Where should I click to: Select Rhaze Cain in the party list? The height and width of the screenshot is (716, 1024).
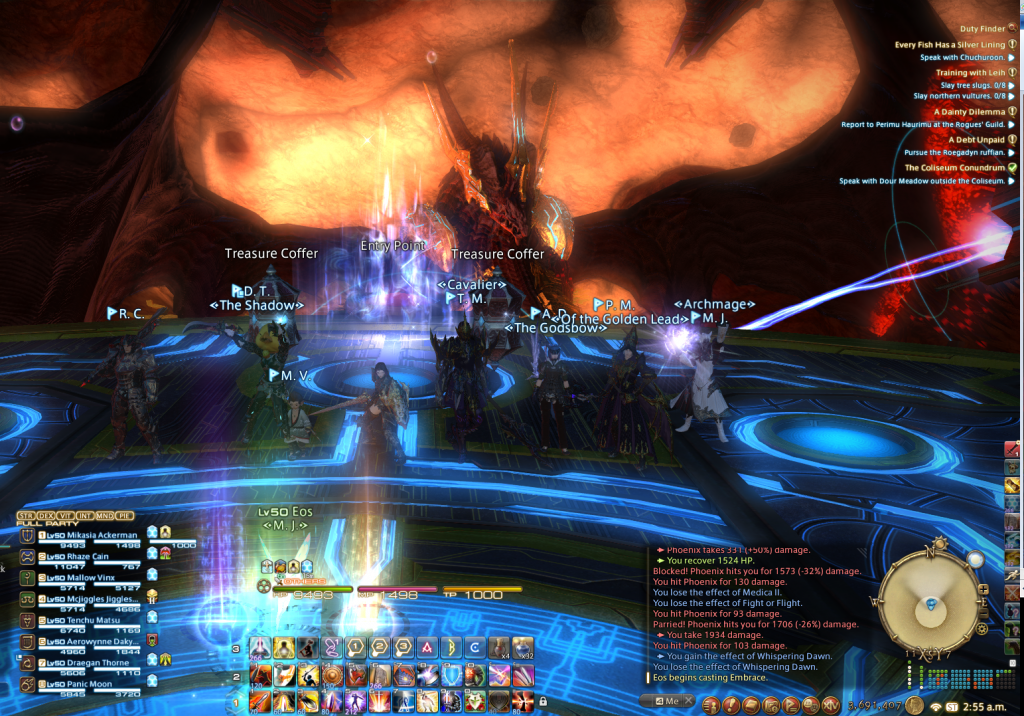[78, 556]
